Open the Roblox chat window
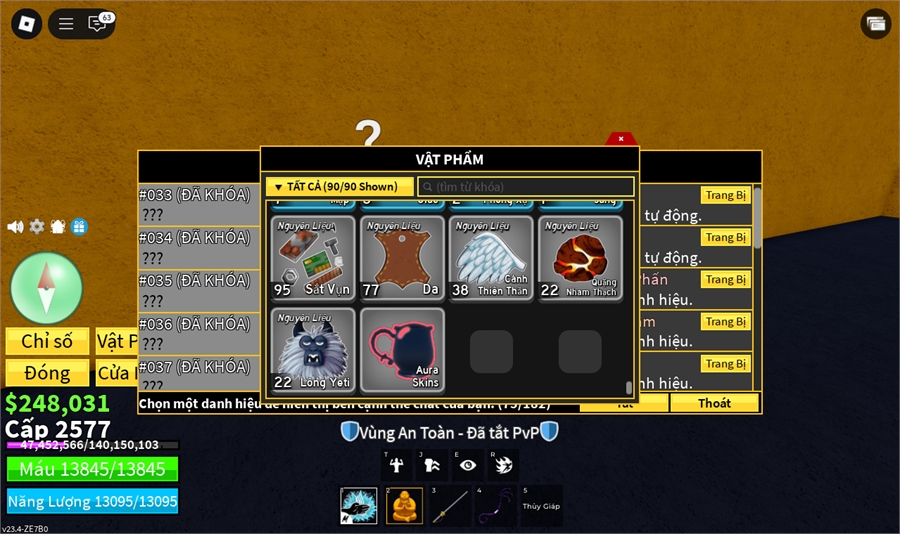Viewport: 900px width, 534px height. coord(98,24)
